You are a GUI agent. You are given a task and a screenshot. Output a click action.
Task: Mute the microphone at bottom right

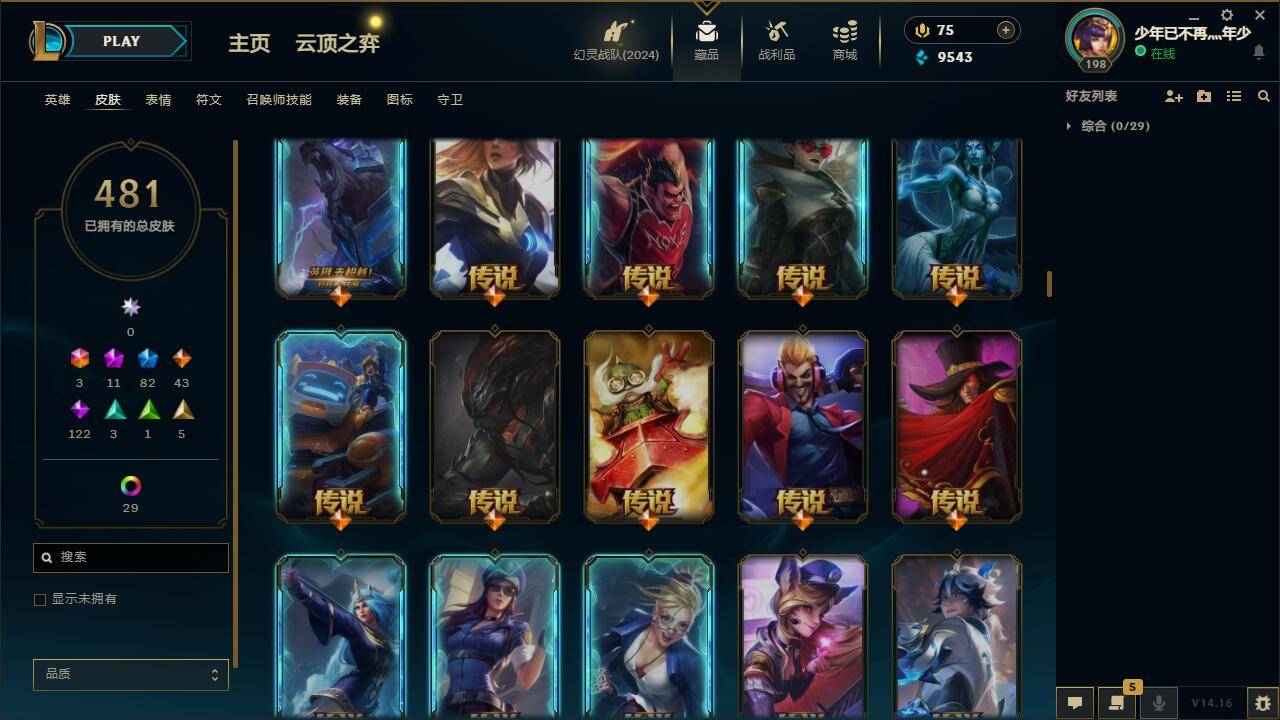click(1157, 703)
